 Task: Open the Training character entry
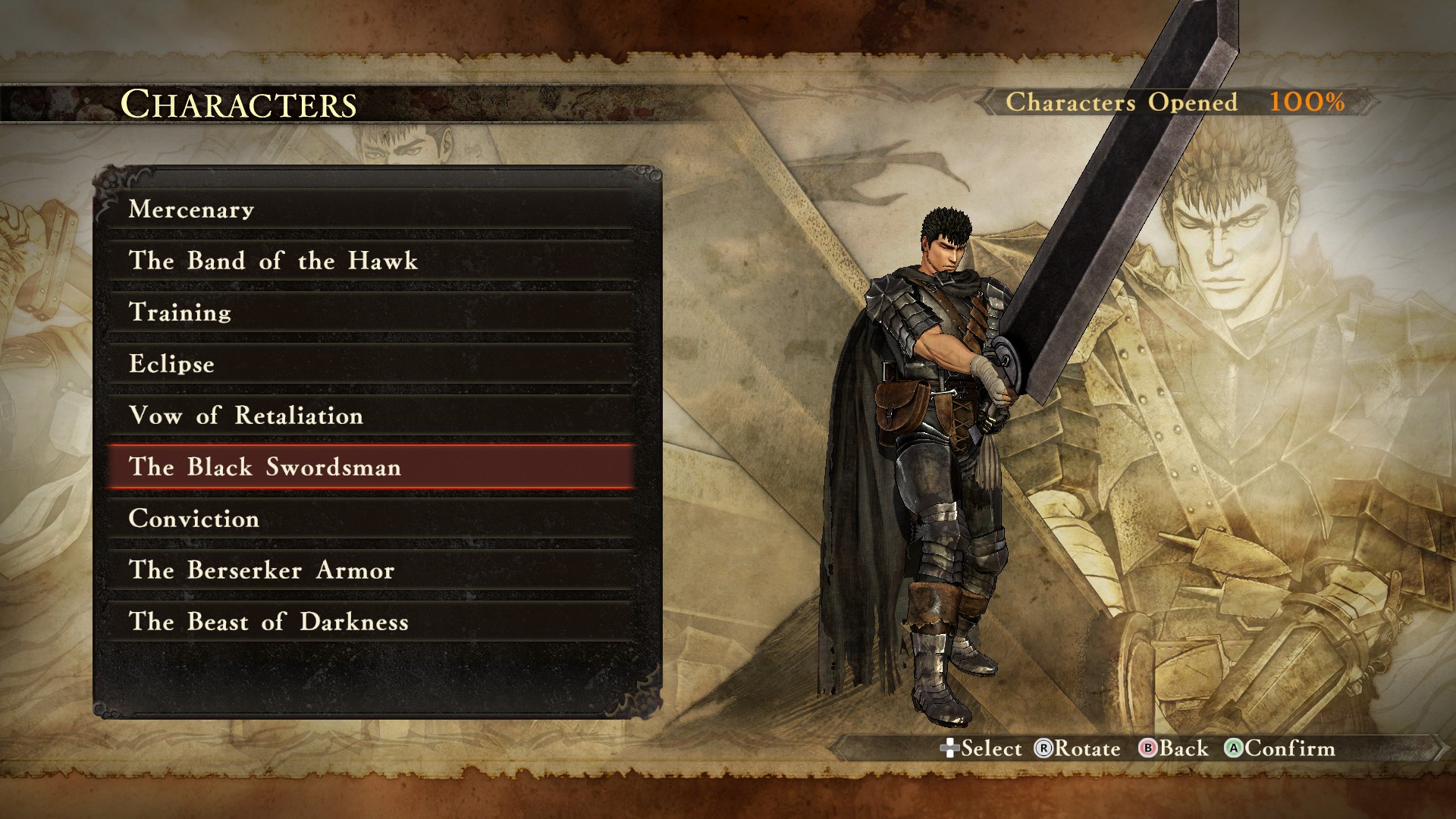pos(370,312)
